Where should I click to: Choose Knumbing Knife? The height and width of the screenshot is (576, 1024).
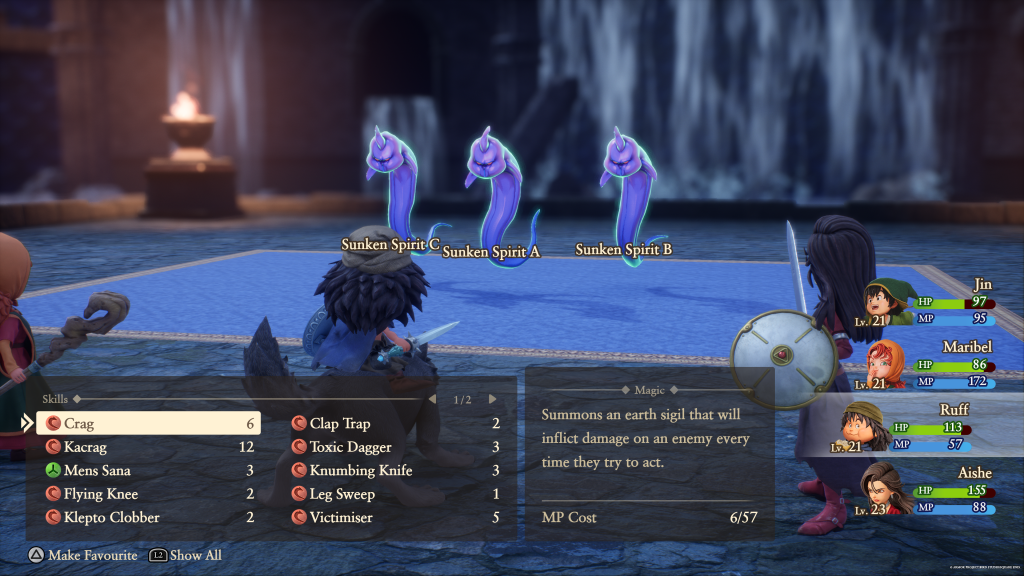(x=394, y=470)
